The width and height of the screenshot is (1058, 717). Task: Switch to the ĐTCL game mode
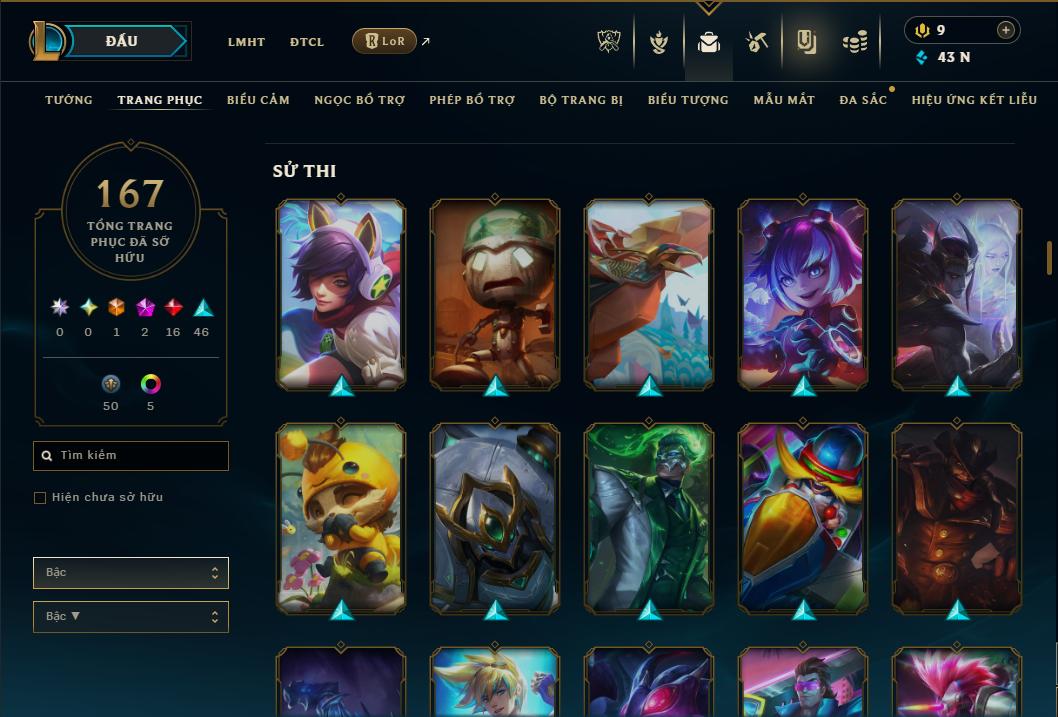tap(307, 42)
